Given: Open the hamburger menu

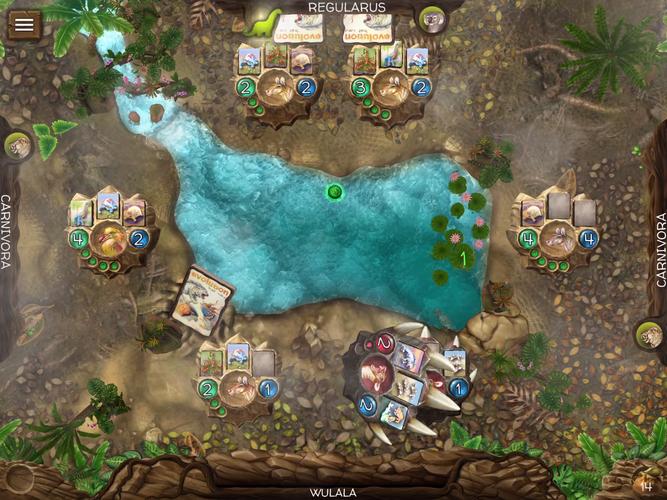Looking at the screenshot, I should pyautogui.click(x=22, y=24).
